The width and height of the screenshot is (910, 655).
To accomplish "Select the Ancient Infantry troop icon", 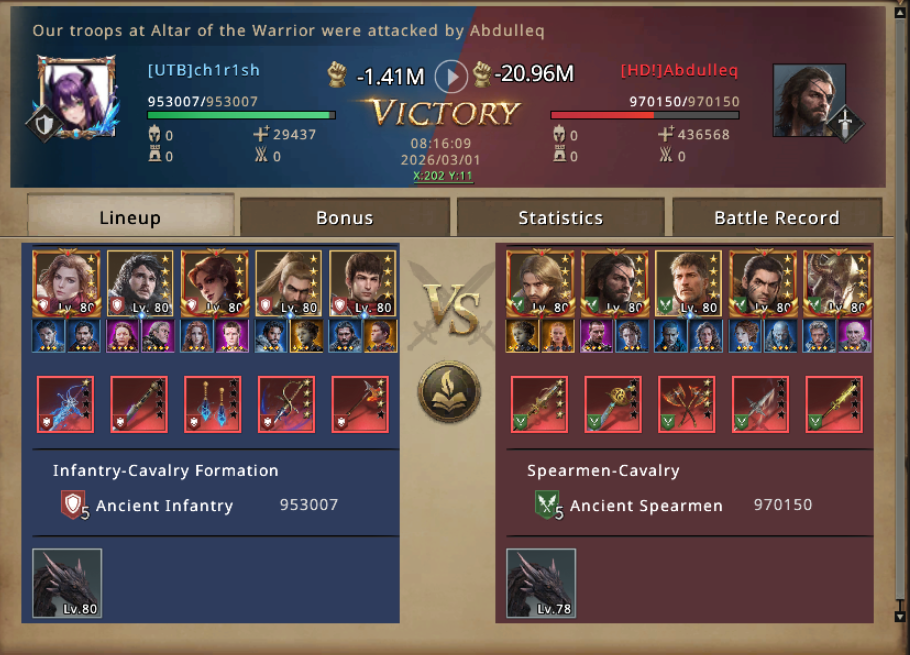I will click(74, 505).
